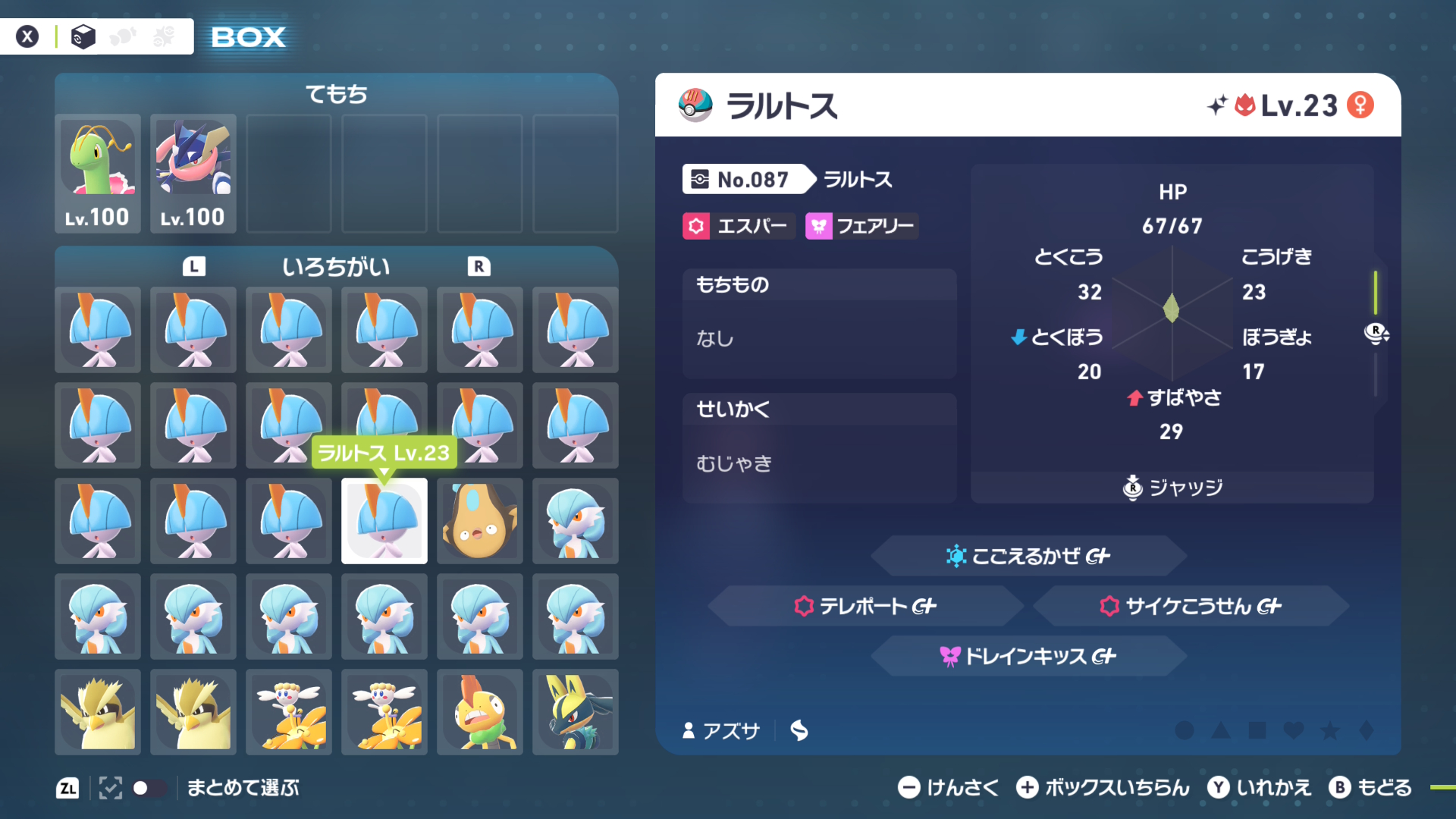
Task: Select the heart marking icon
Action: pyautogui.click(x=1294, y=730)
